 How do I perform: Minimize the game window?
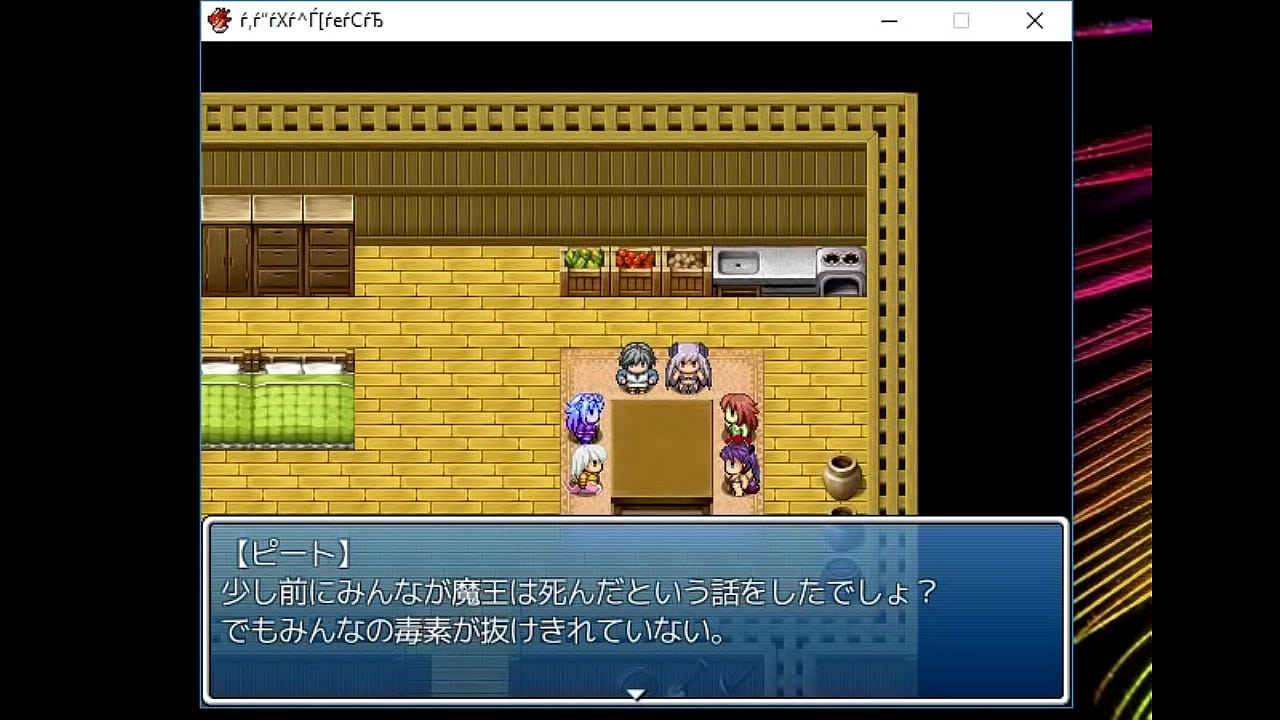[888, 21]
